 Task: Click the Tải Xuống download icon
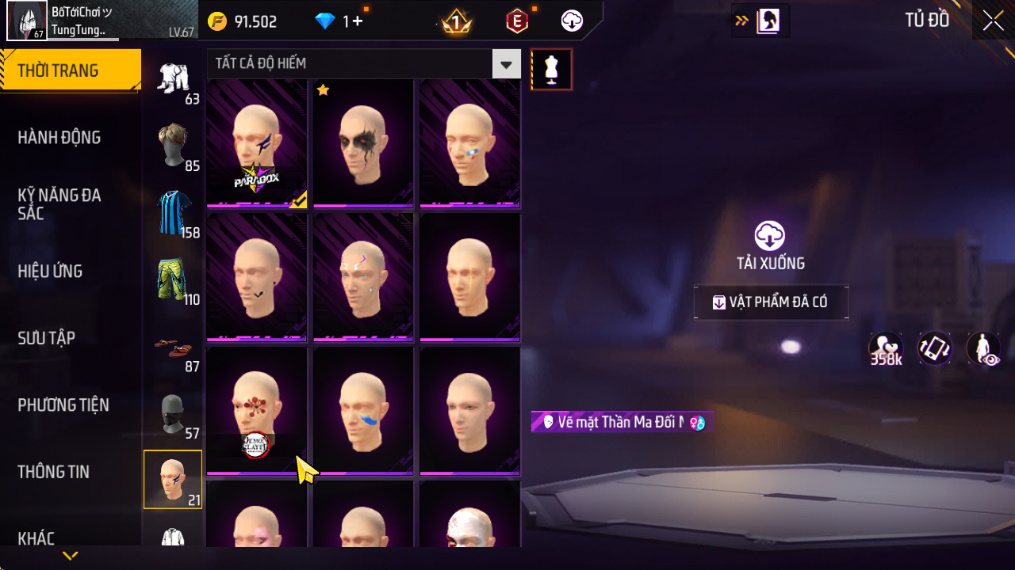point(769,236)
